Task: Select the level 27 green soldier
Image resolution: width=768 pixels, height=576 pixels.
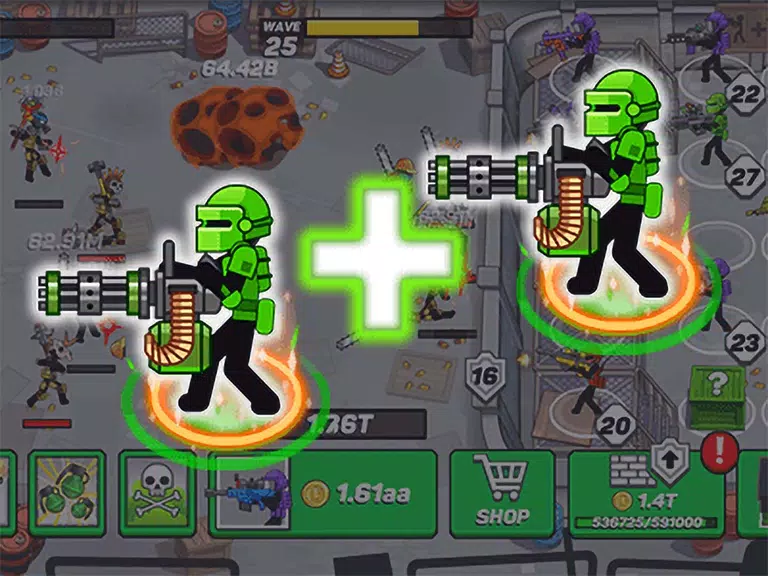Action: coord(717,130)
